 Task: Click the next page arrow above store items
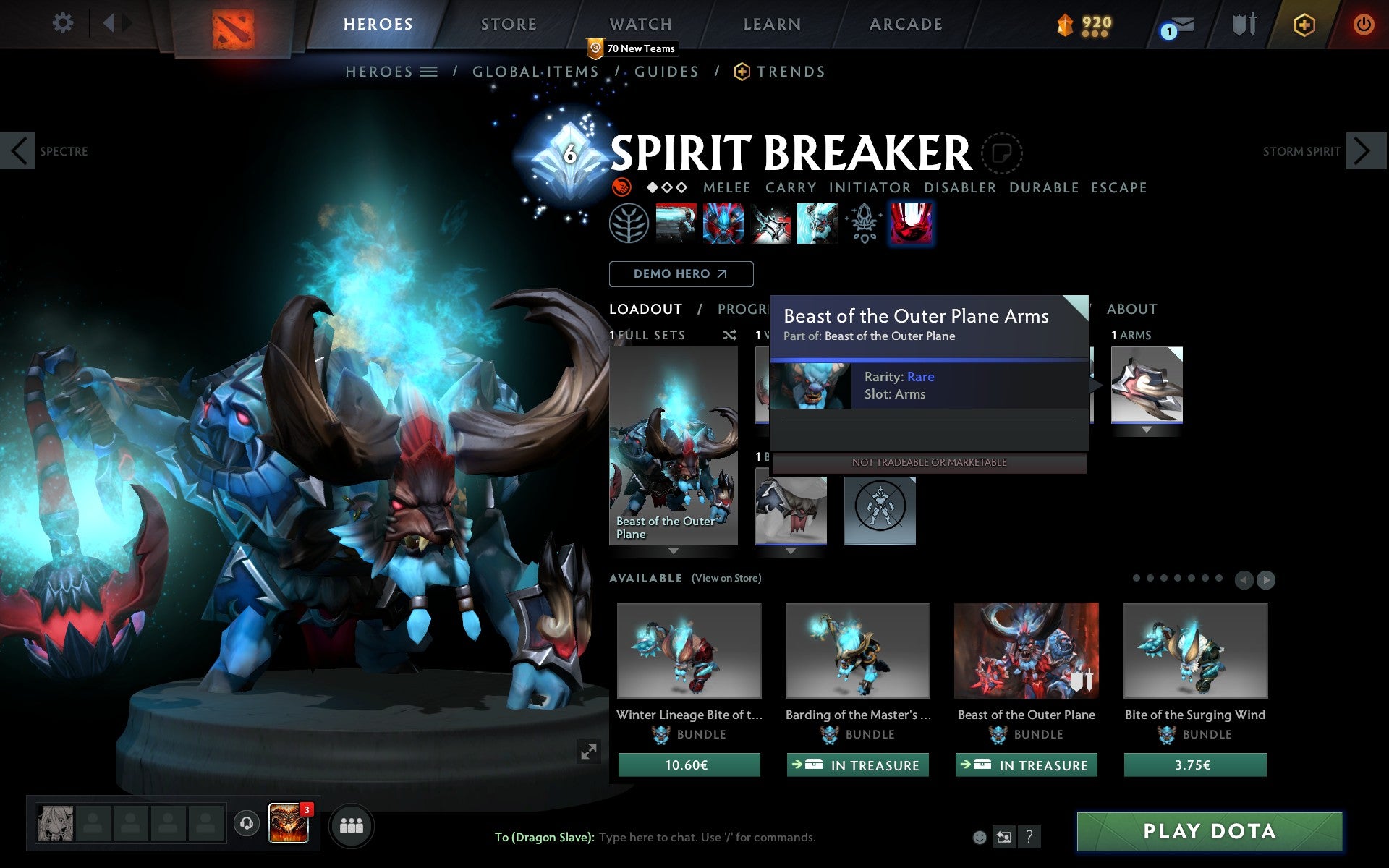tap(1267, 579)
